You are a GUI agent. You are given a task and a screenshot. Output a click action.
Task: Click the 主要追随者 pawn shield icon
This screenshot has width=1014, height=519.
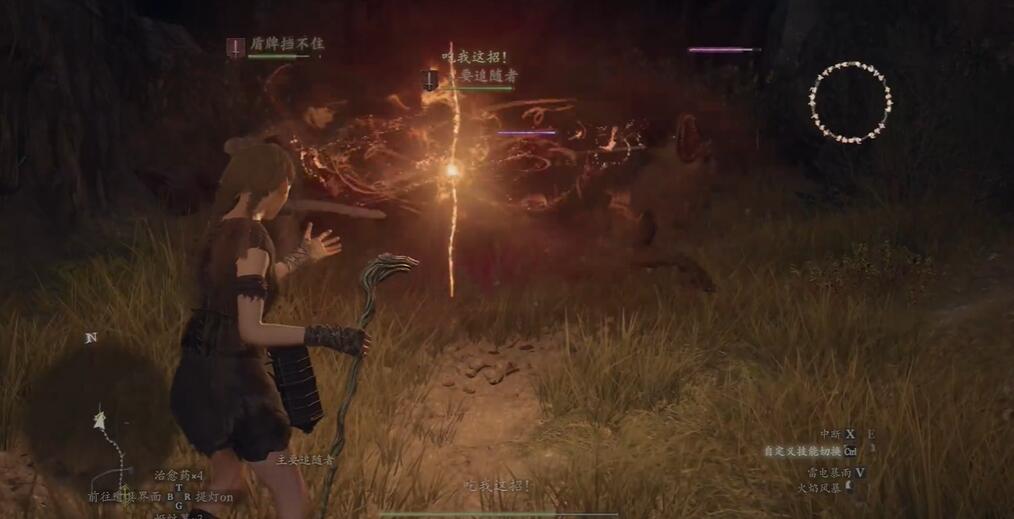[x=430, y=80]
